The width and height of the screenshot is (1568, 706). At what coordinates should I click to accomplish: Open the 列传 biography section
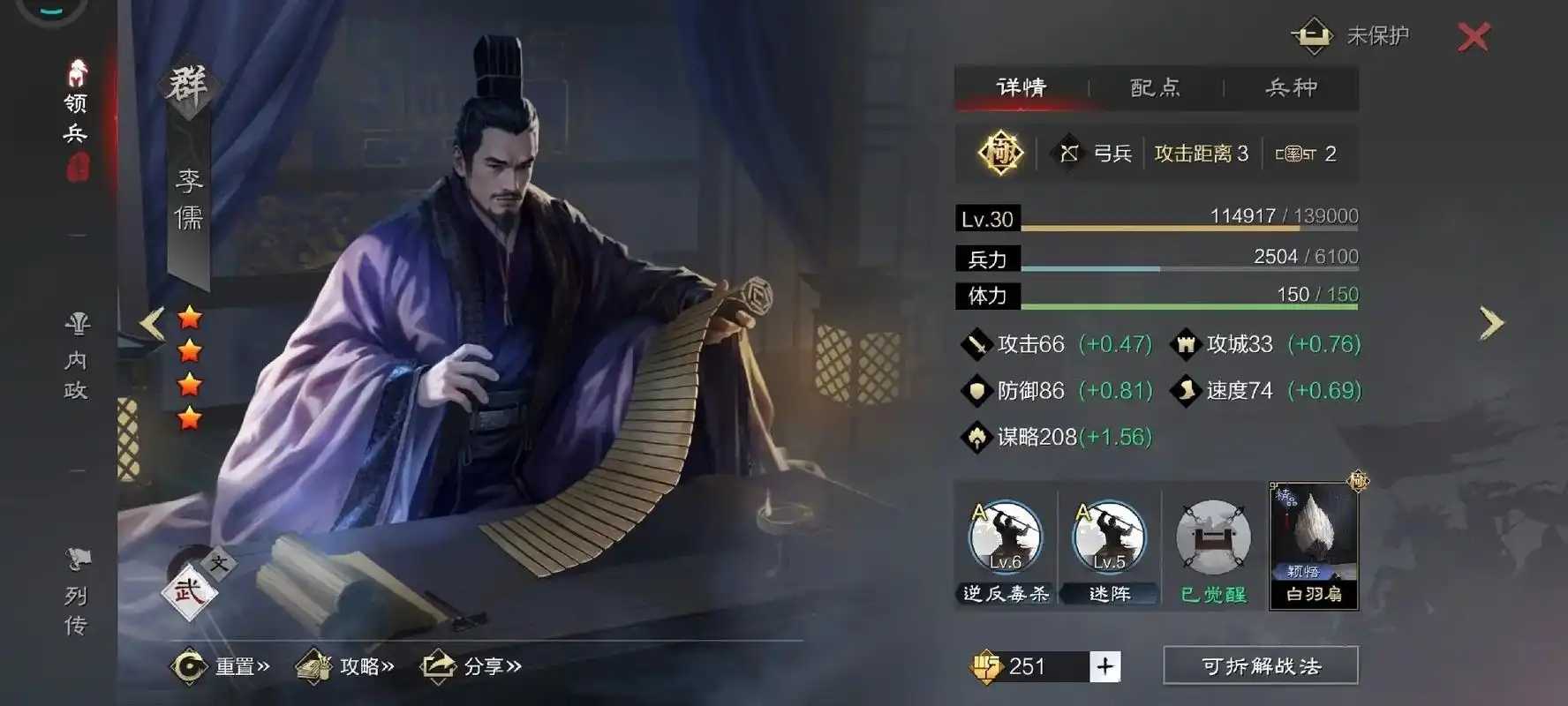pos(76,591)
